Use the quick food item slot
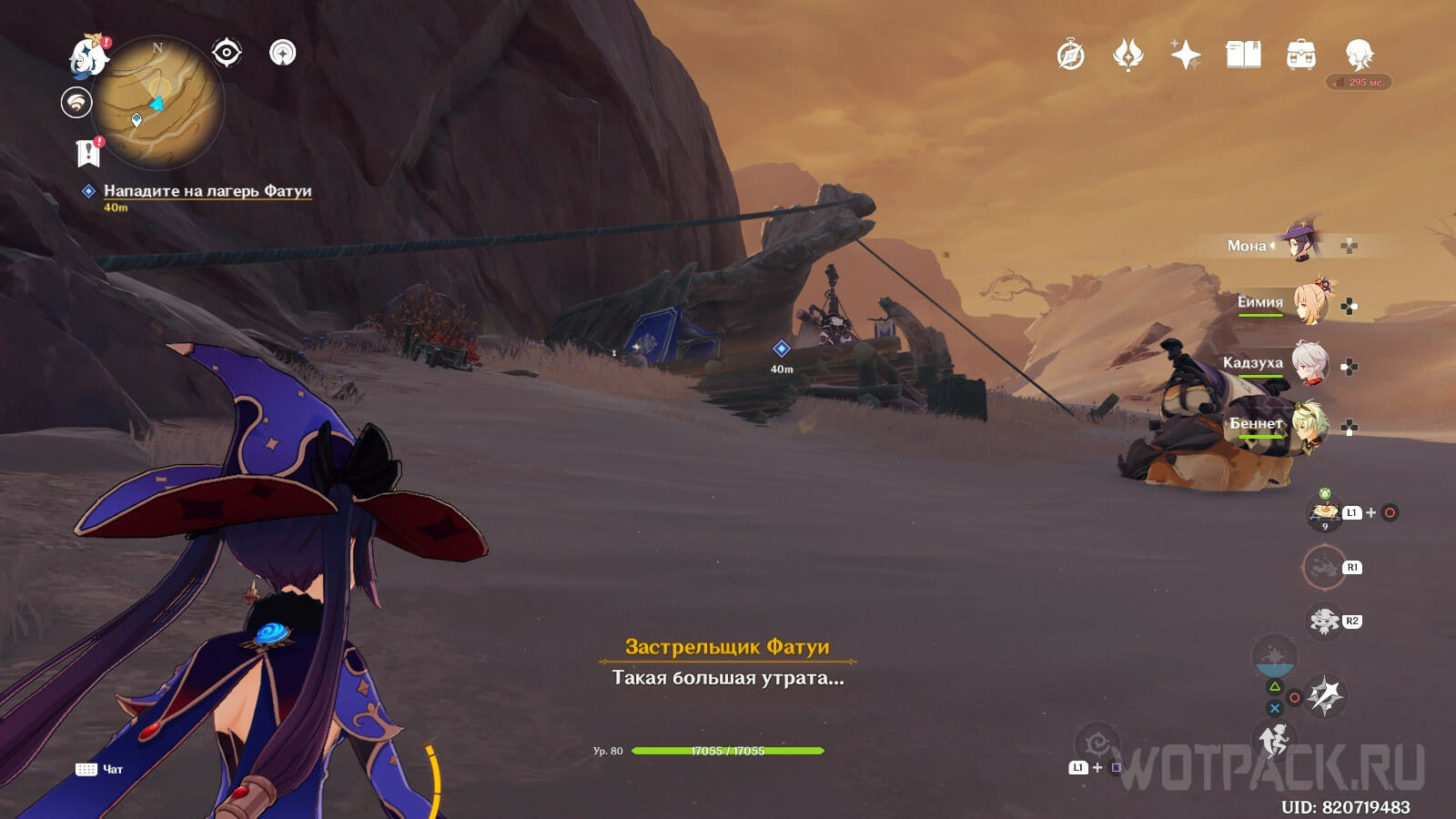 [1324, 512]
